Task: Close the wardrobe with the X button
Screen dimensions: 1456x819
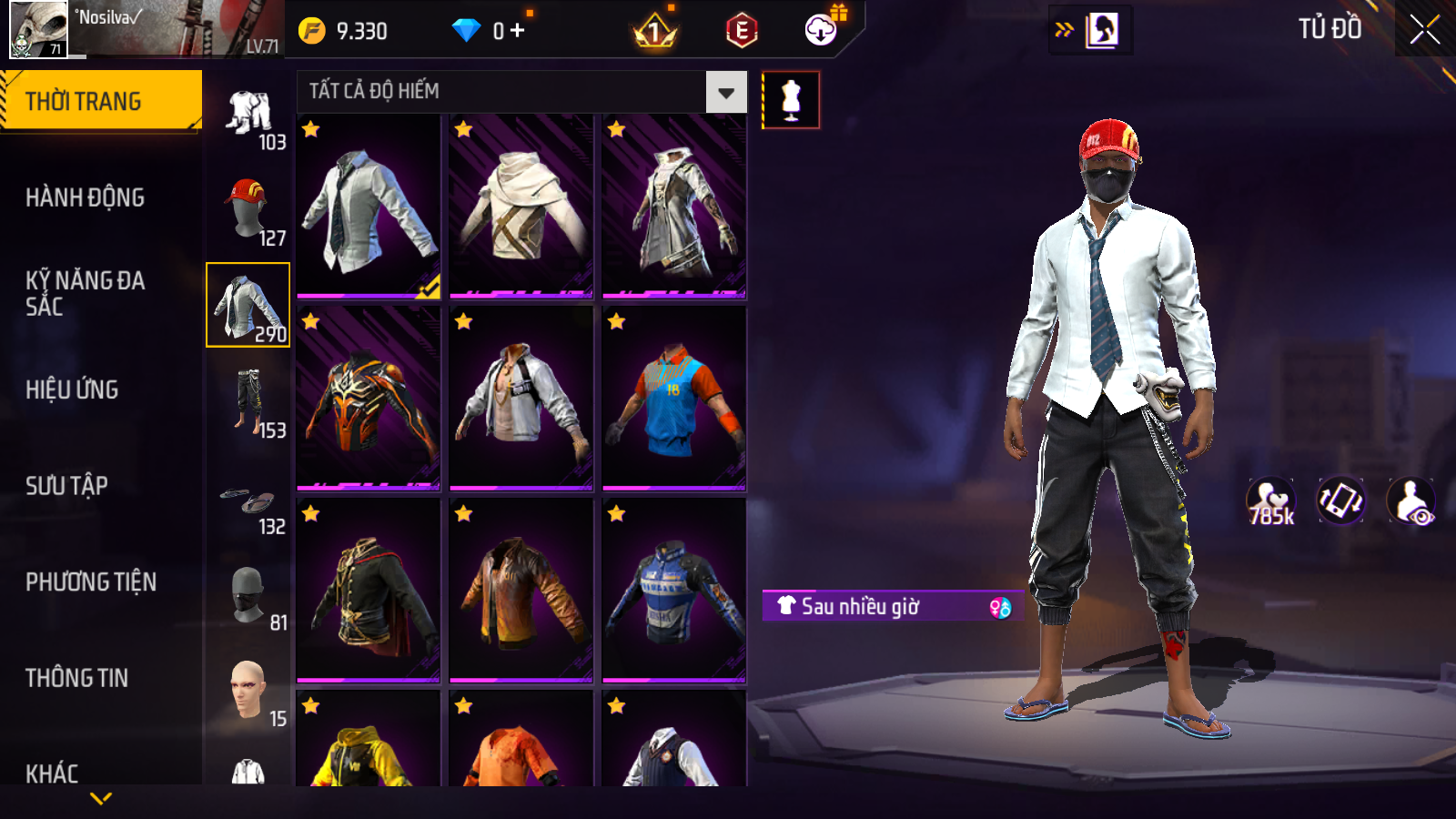Action: point(1424,30)
